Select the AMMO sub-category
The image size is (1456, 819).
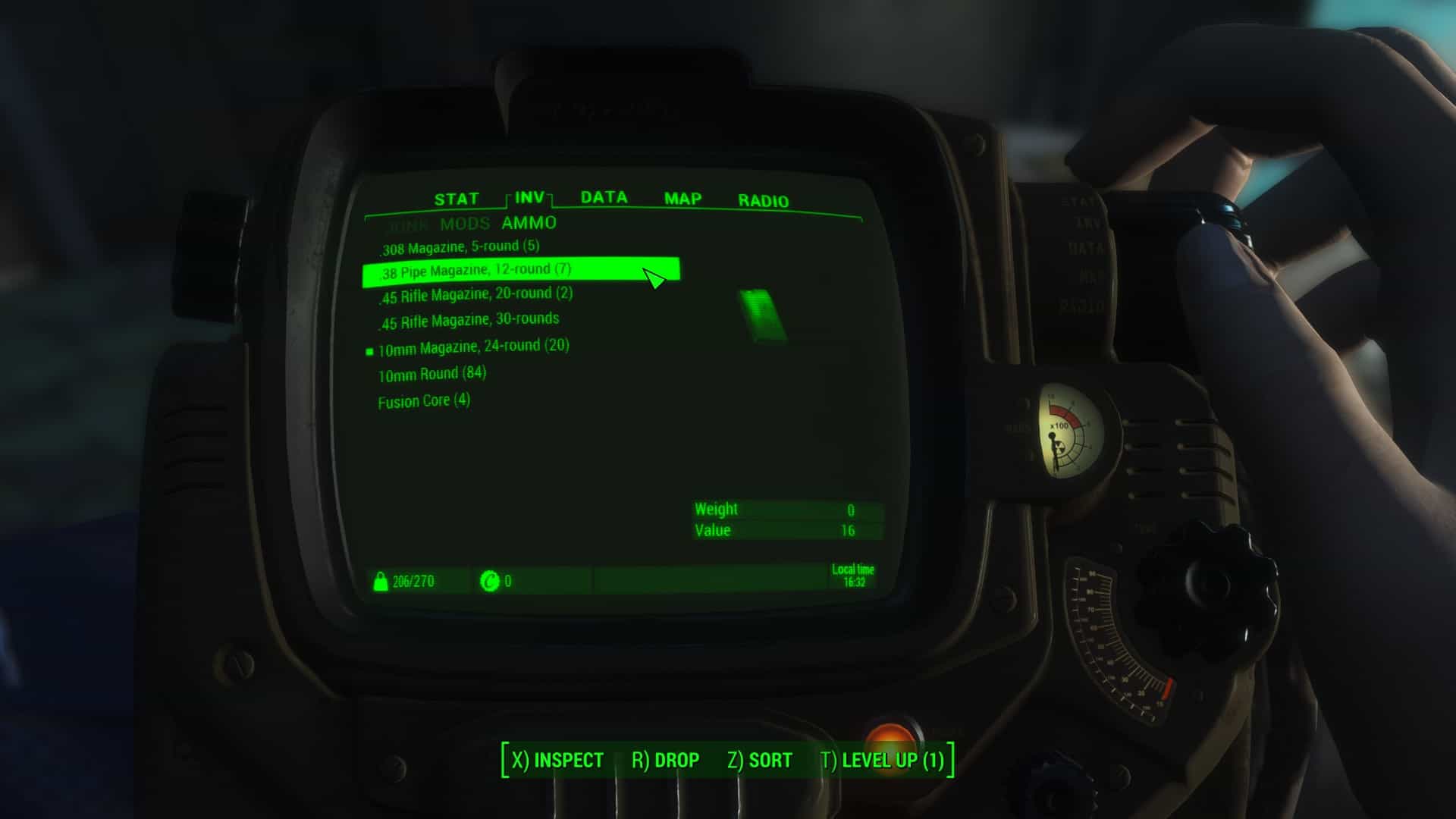tap(529, 223)
